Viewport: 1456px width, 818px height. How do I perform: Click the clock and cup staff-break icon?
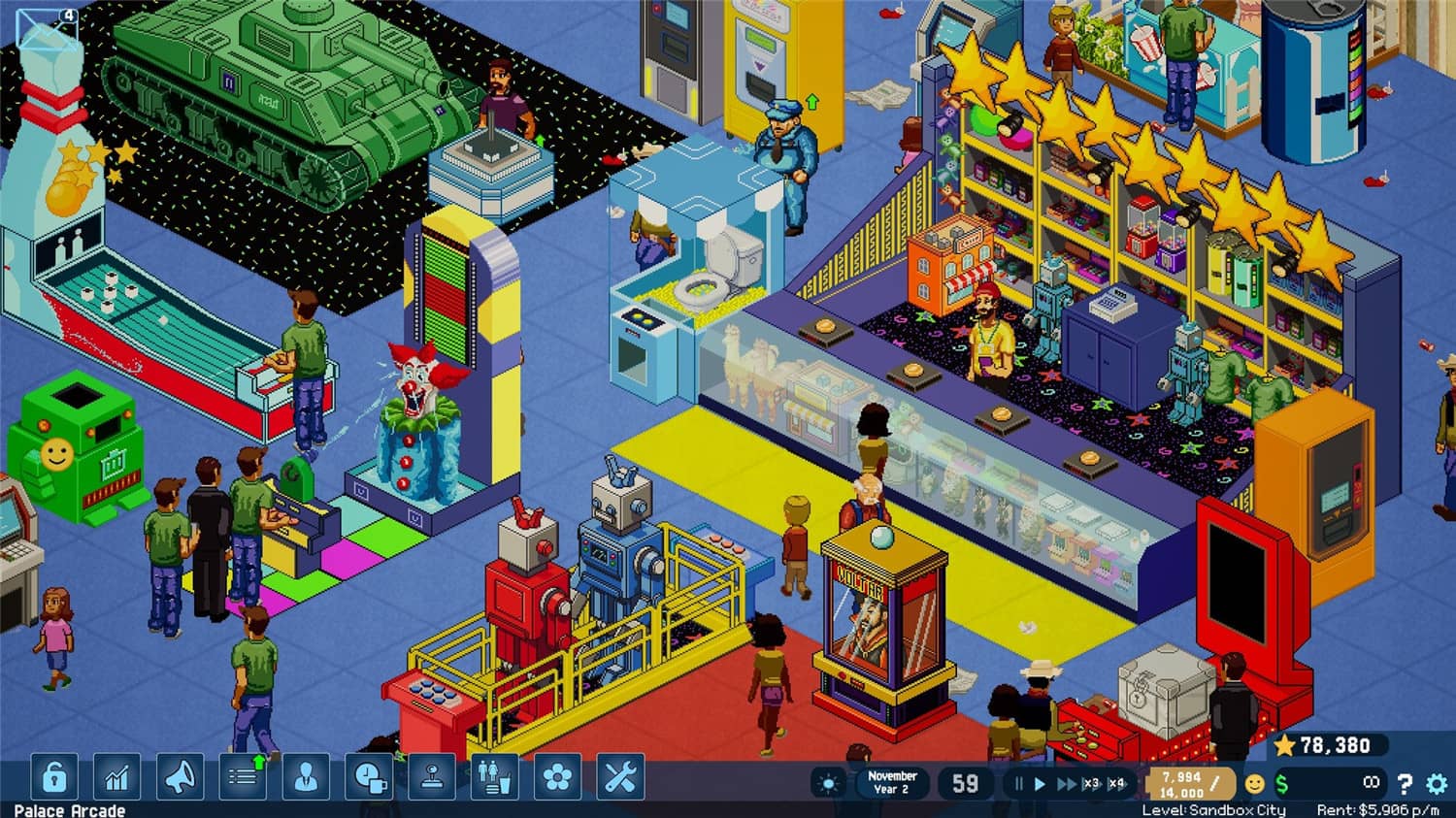pos(368,777)
